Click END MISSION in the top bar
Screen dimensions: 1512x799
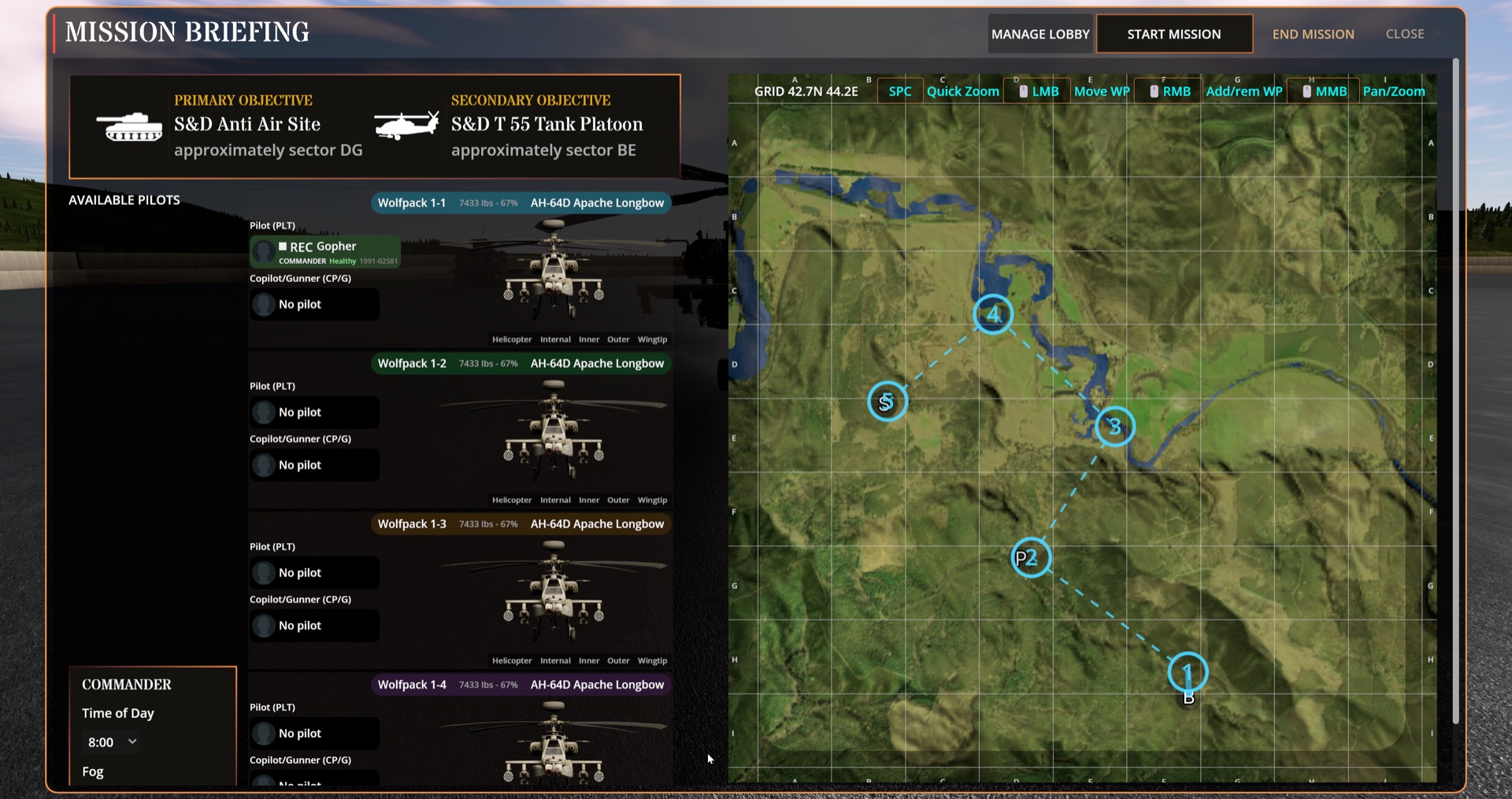coord(1313,34)
